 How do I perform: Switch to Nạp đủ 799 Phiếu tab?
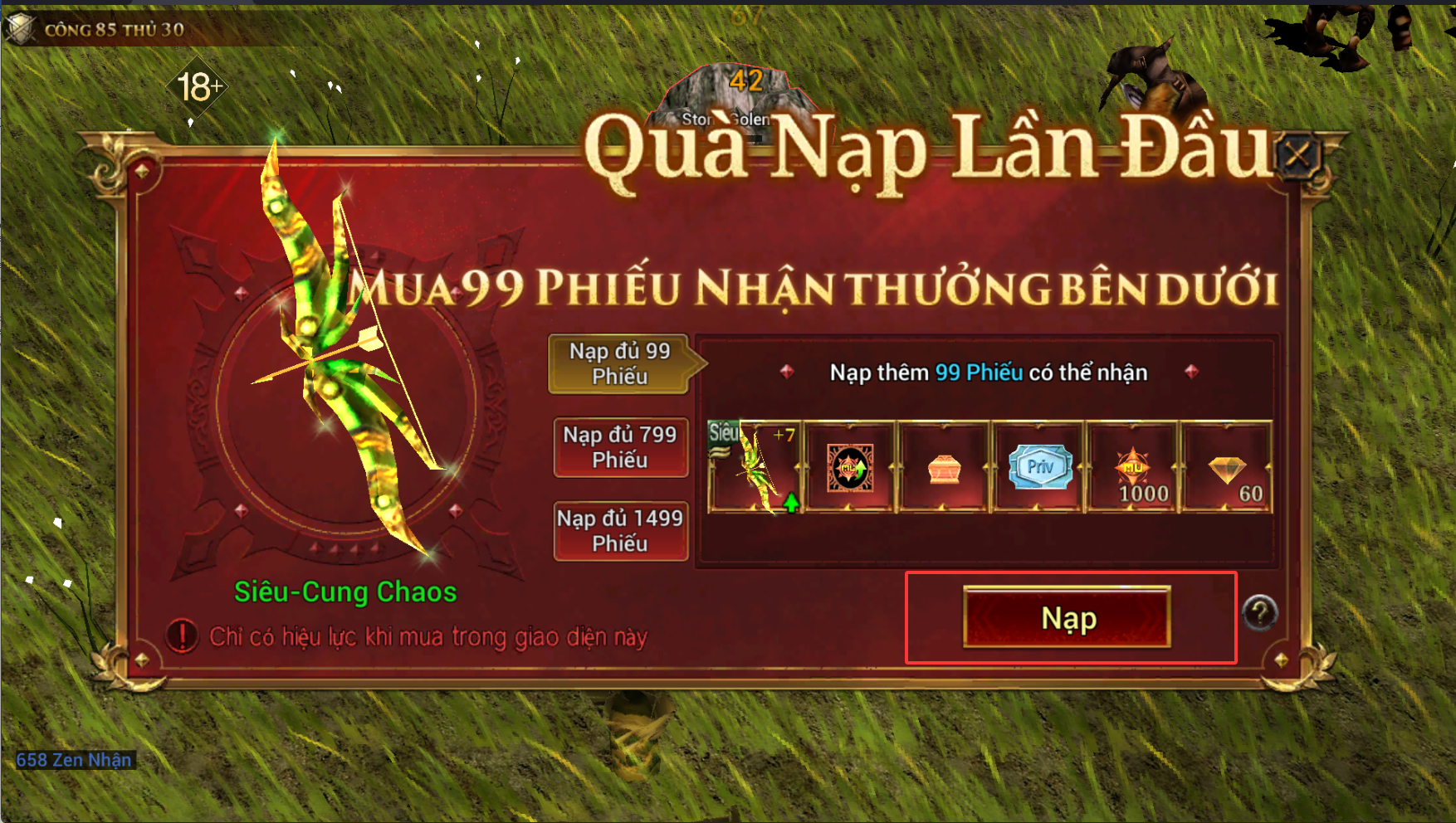(x=620, y=447)
